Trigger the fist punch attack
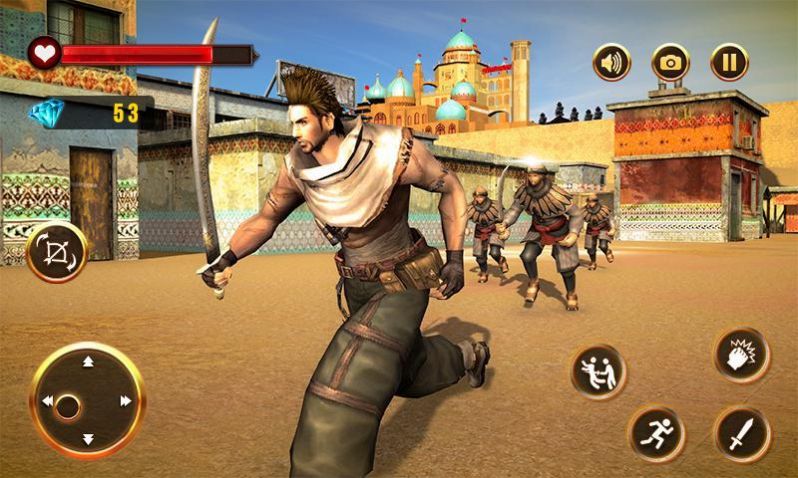The height and width of the screenshot is (478, 798). pos(742,355)
